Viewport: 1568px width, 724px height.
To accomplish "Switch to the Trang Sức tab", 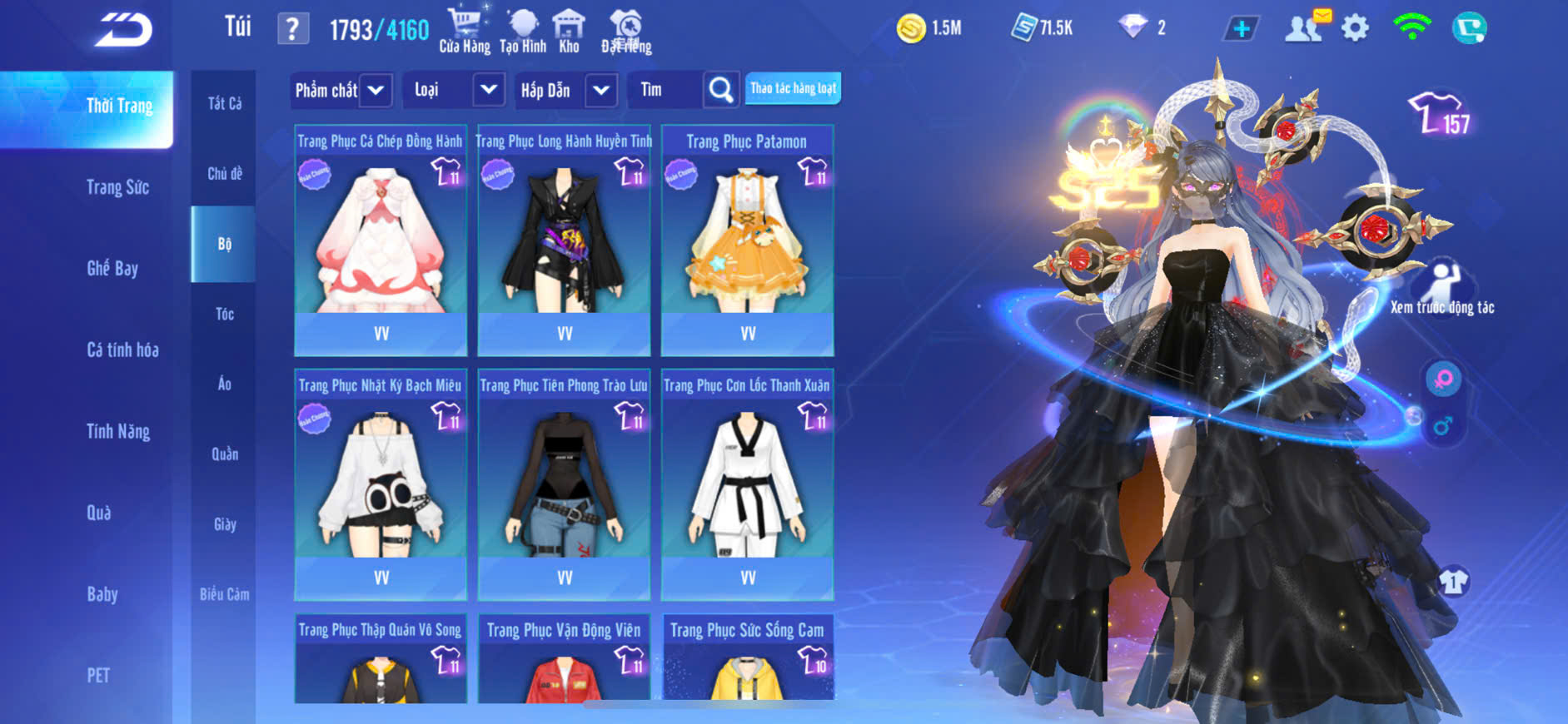I will pos(118,187).
